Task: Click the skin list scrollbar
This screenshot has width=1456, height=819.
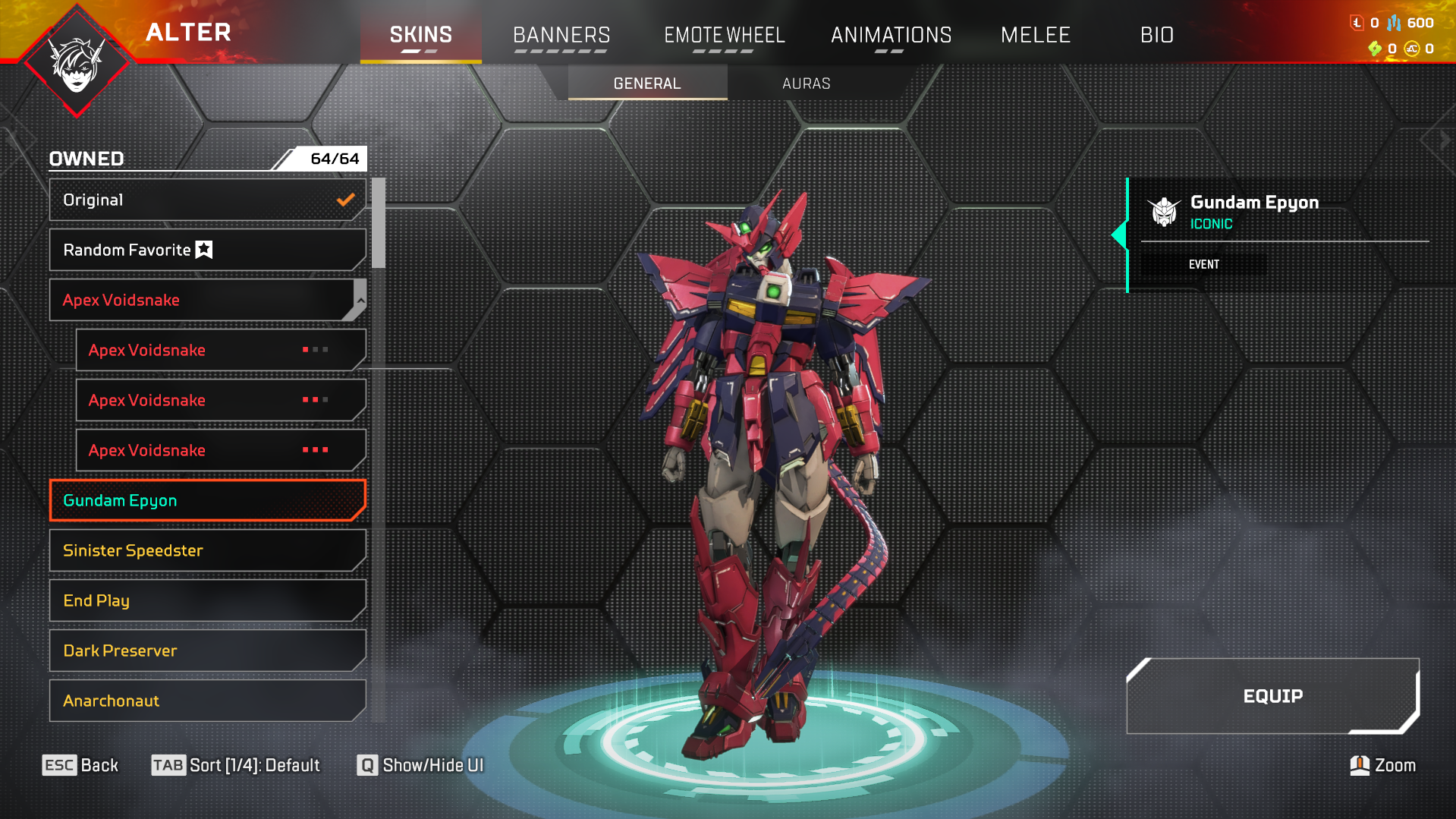Action: click(x=379, y=223)
